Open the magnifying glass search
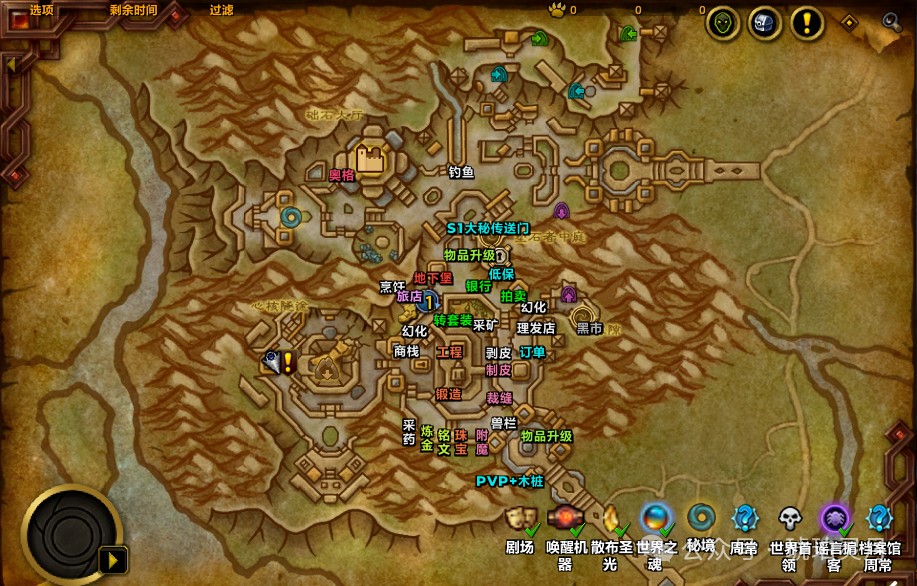The image size is (917, 586). [x=891, y=20]
